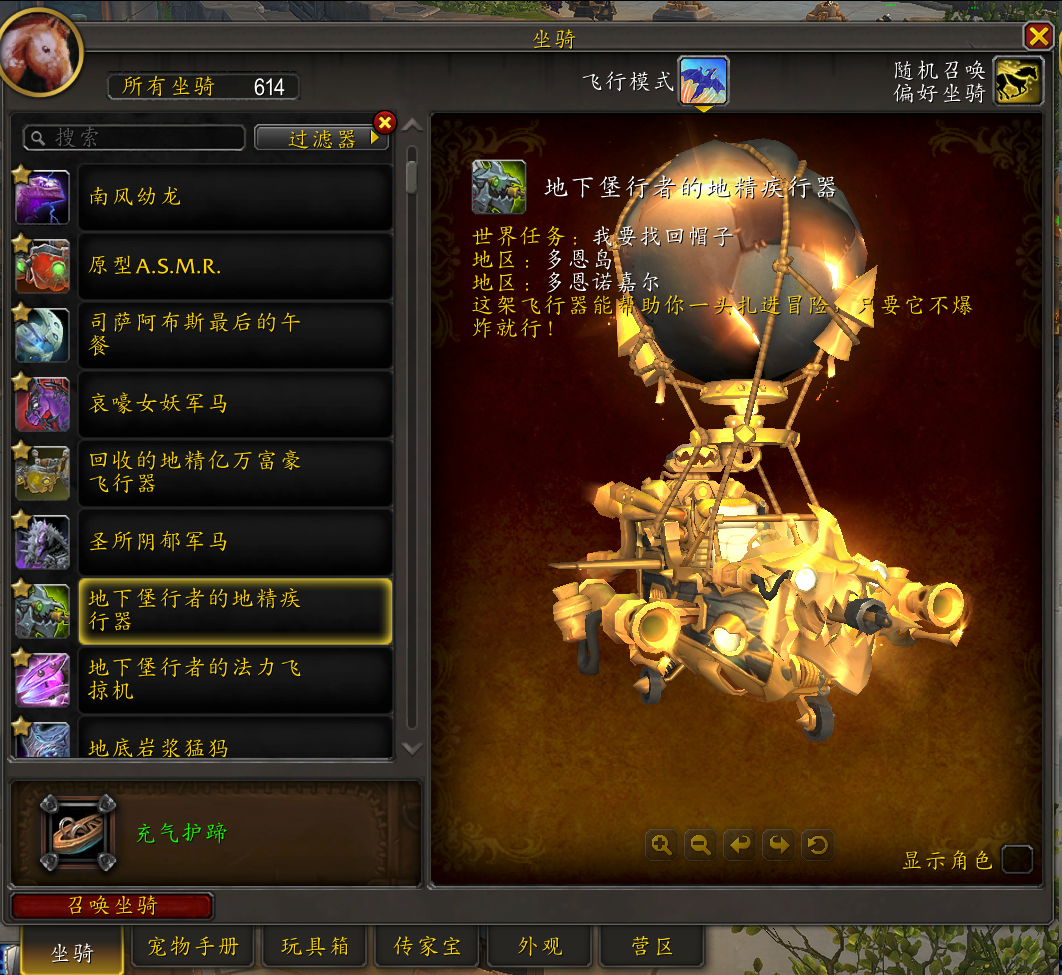Toggle the flight mode (飞行模式) button
The image size is (1062, 975).
pos(703,81)
